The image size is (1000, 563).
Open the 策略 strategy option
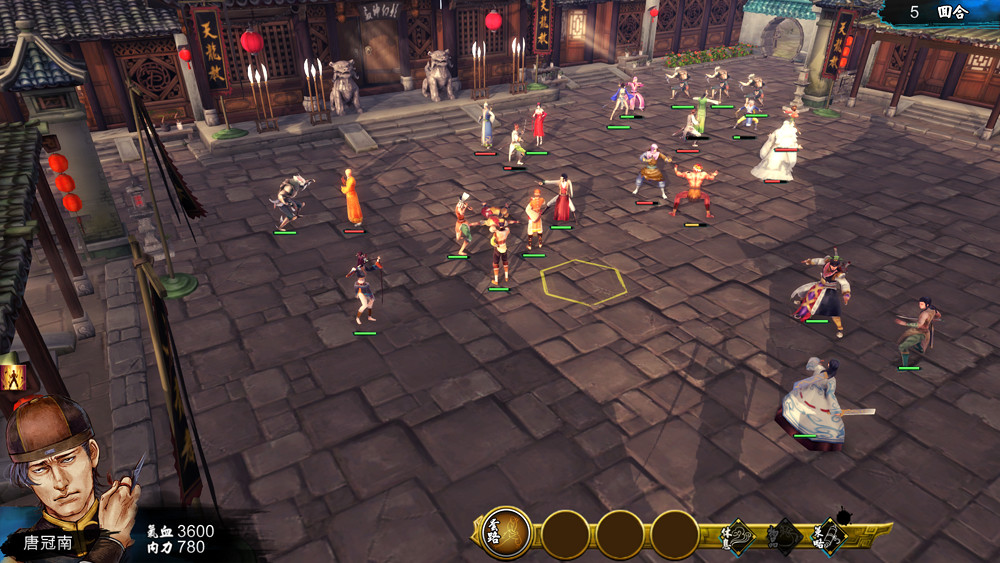pyautogui.click(x=830, y=537)
